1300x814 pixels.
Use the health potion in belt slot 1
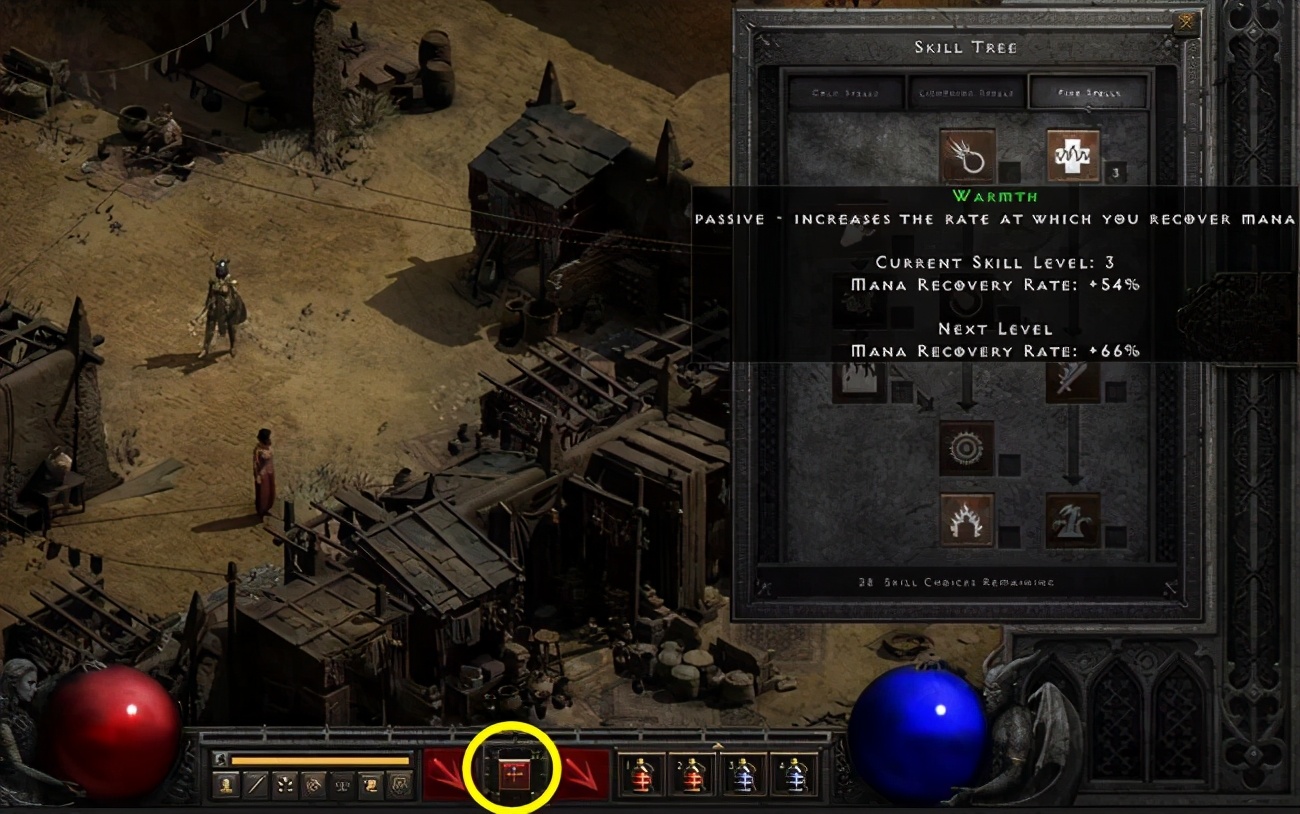[641, 775]
